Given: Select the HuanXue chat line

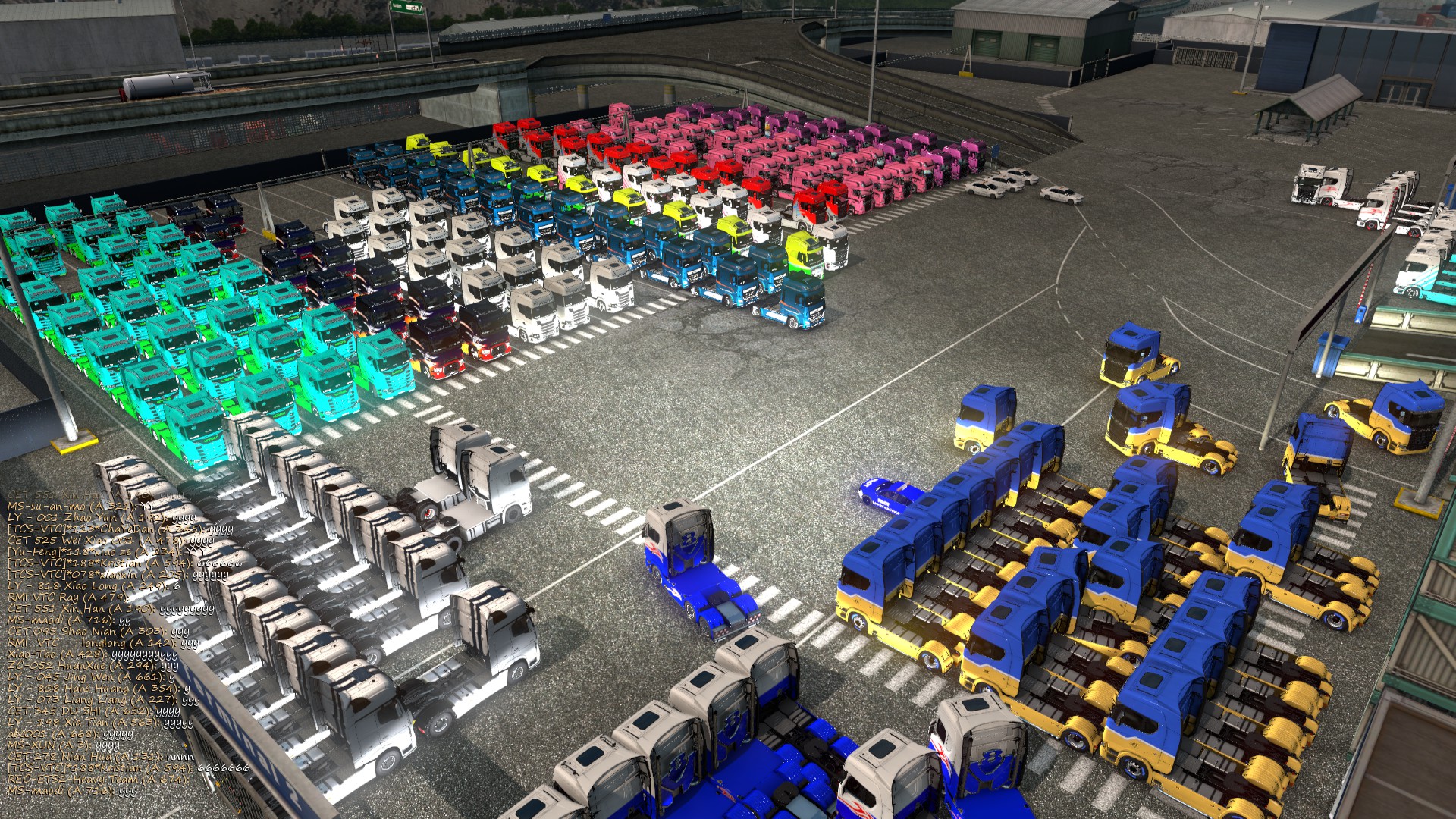Looking at the screenshot, I should (x=93, y=665).
